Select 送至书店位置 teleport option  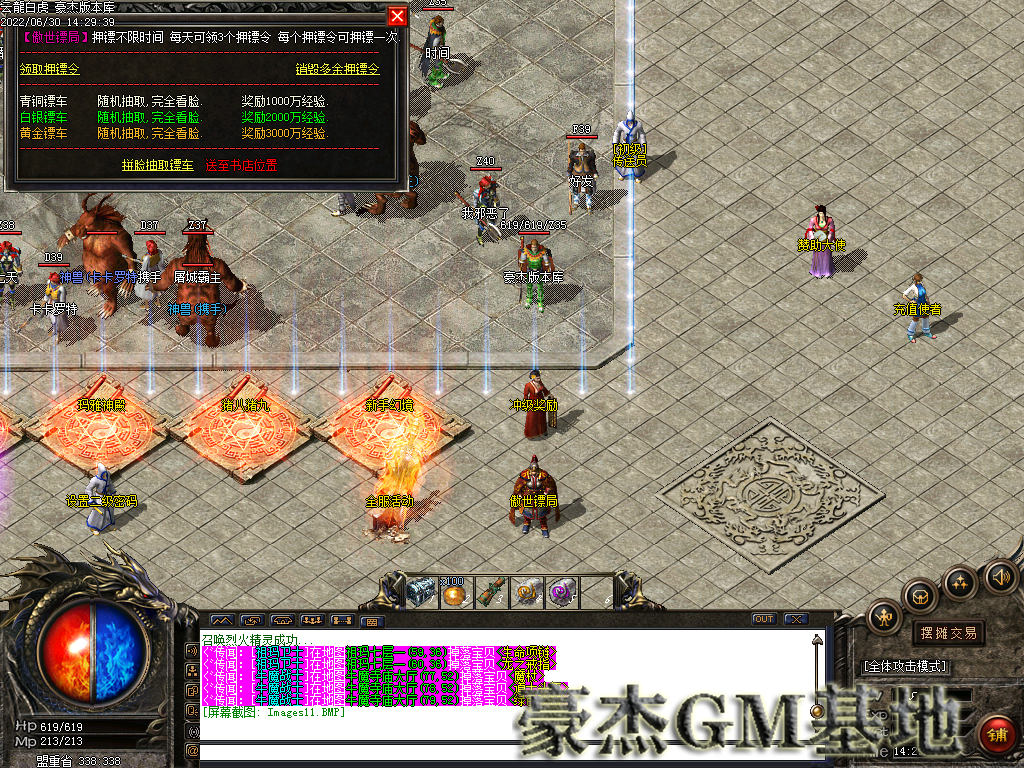242,165
